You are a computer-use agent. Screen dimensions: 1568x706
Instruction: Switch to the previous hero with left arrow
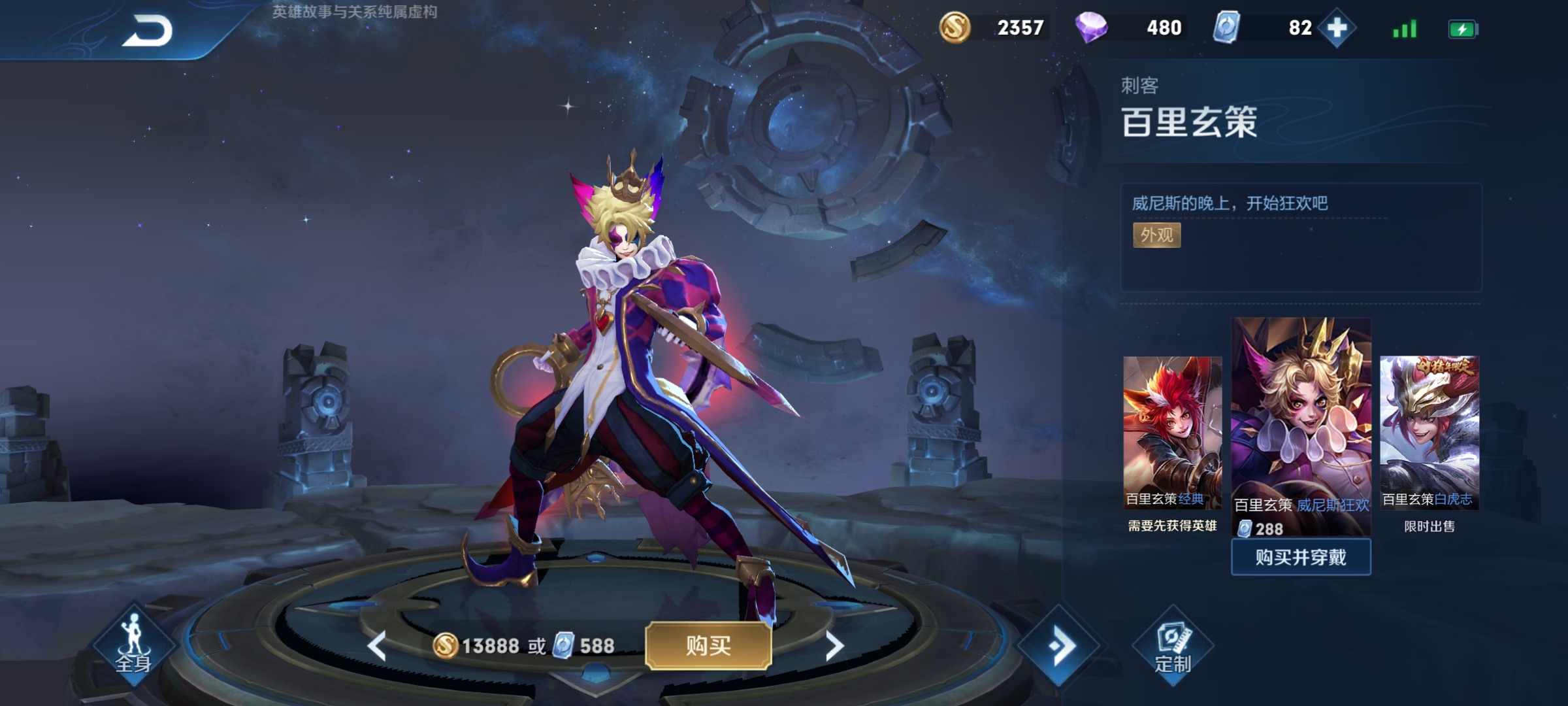pyautogui.click(x=377, y=646)
